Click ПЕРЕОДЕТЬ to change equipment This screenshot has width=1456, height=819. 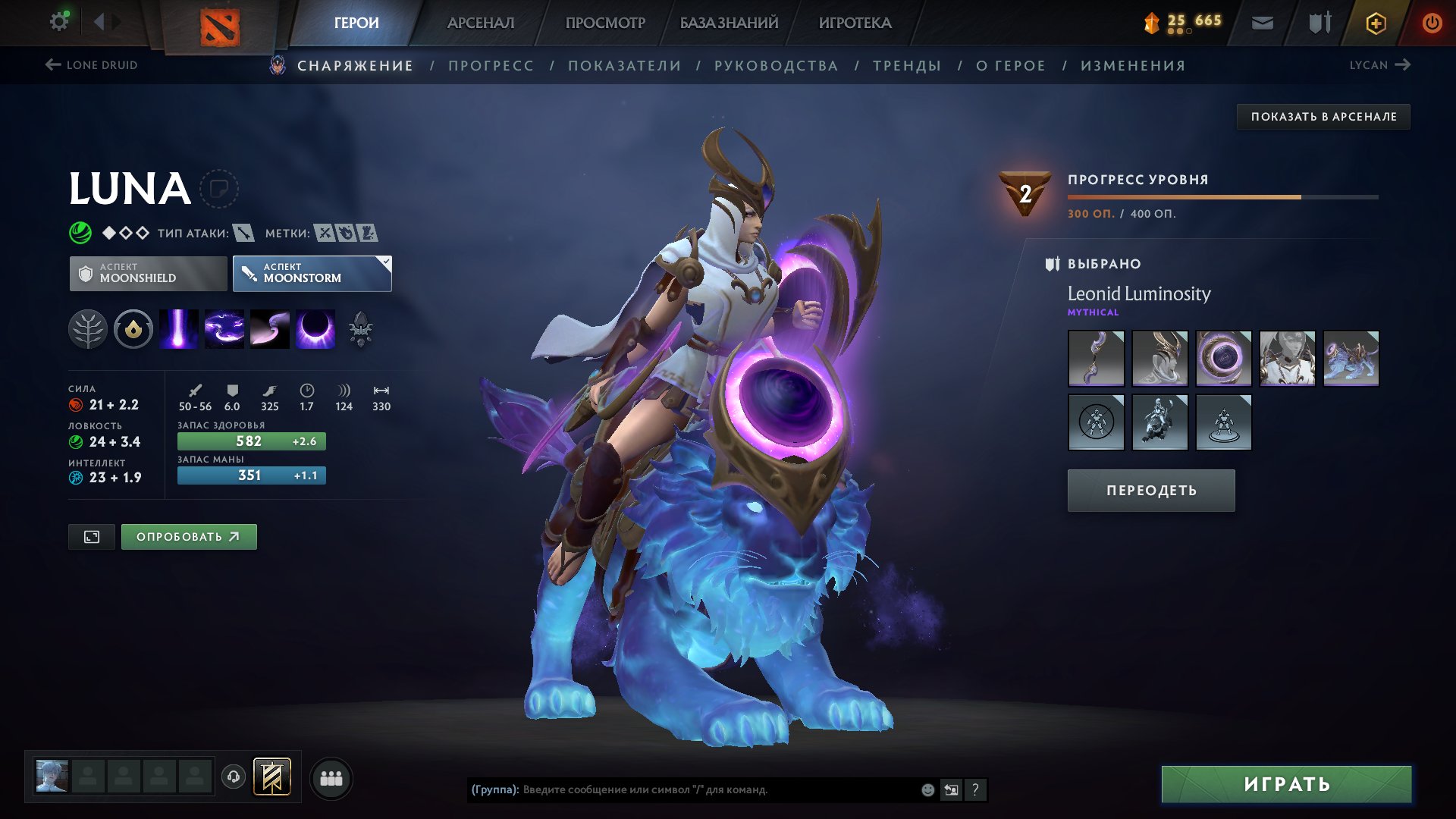click(x=1150, y=490)
